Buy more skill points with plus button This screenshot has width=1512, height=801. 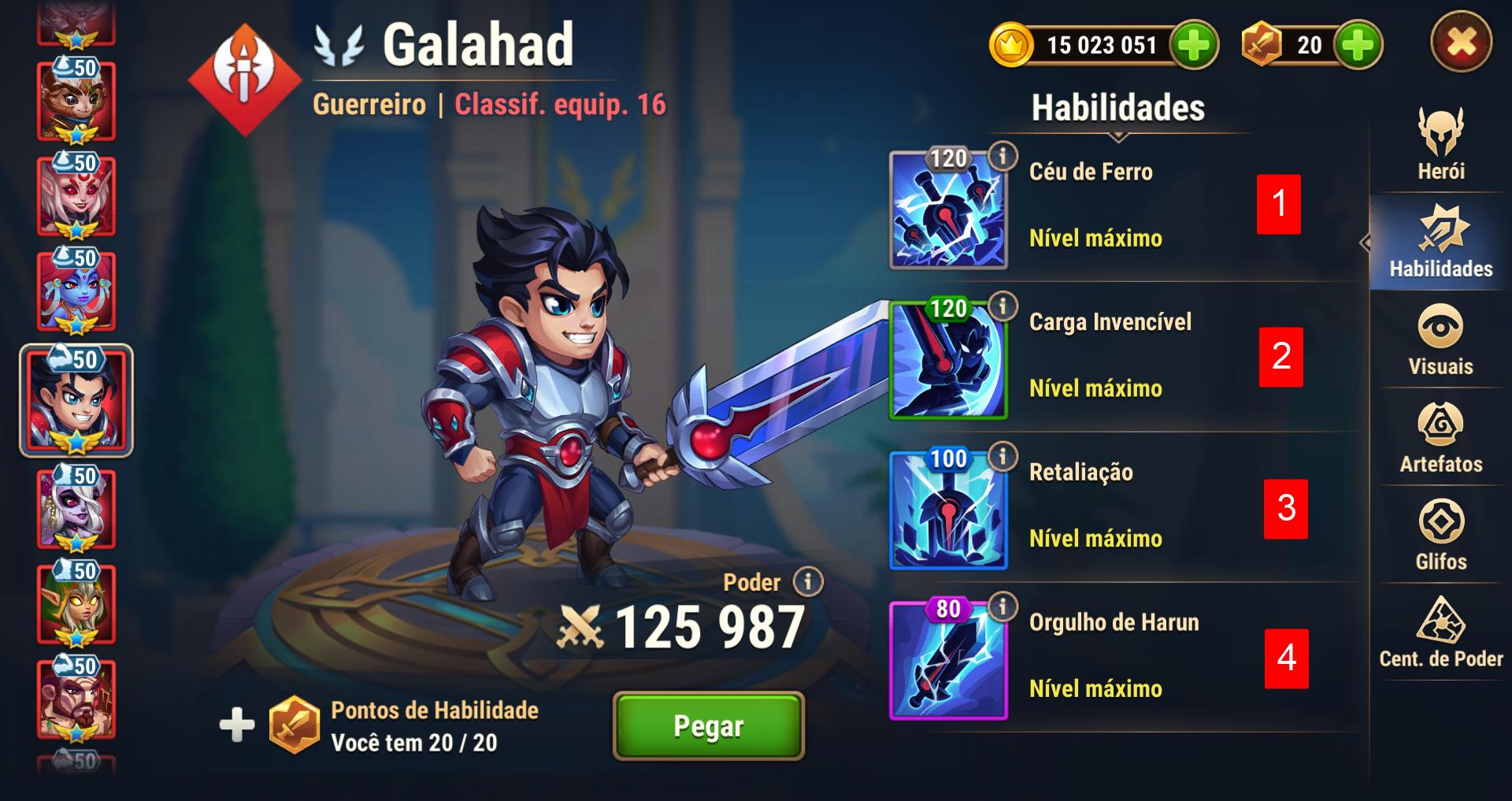coord(1358,45)
